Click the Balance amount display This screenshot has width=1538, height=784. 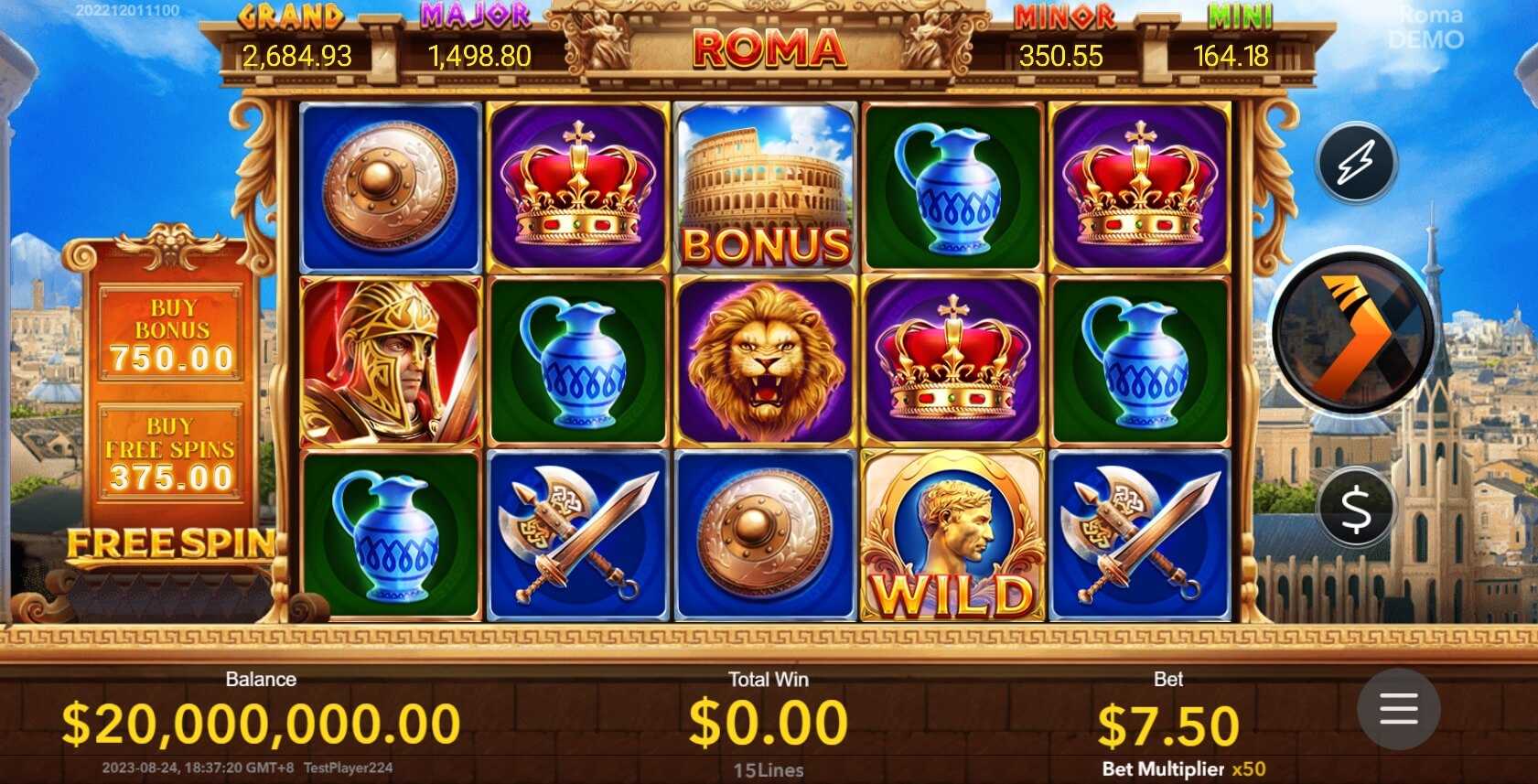click(x=259, y=719)
